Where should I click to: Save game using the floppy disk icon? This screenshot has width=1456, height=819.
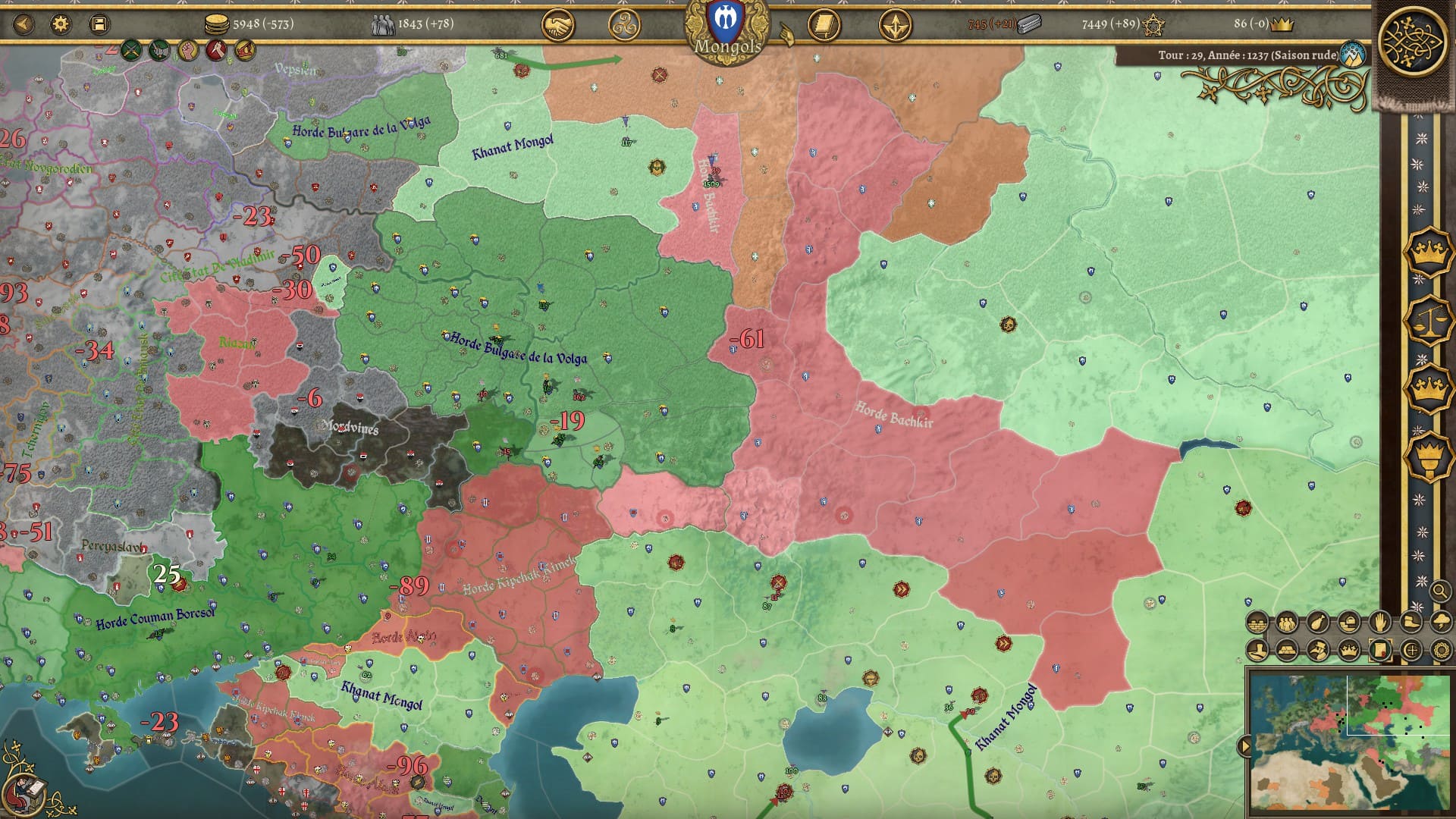point(99,24)
